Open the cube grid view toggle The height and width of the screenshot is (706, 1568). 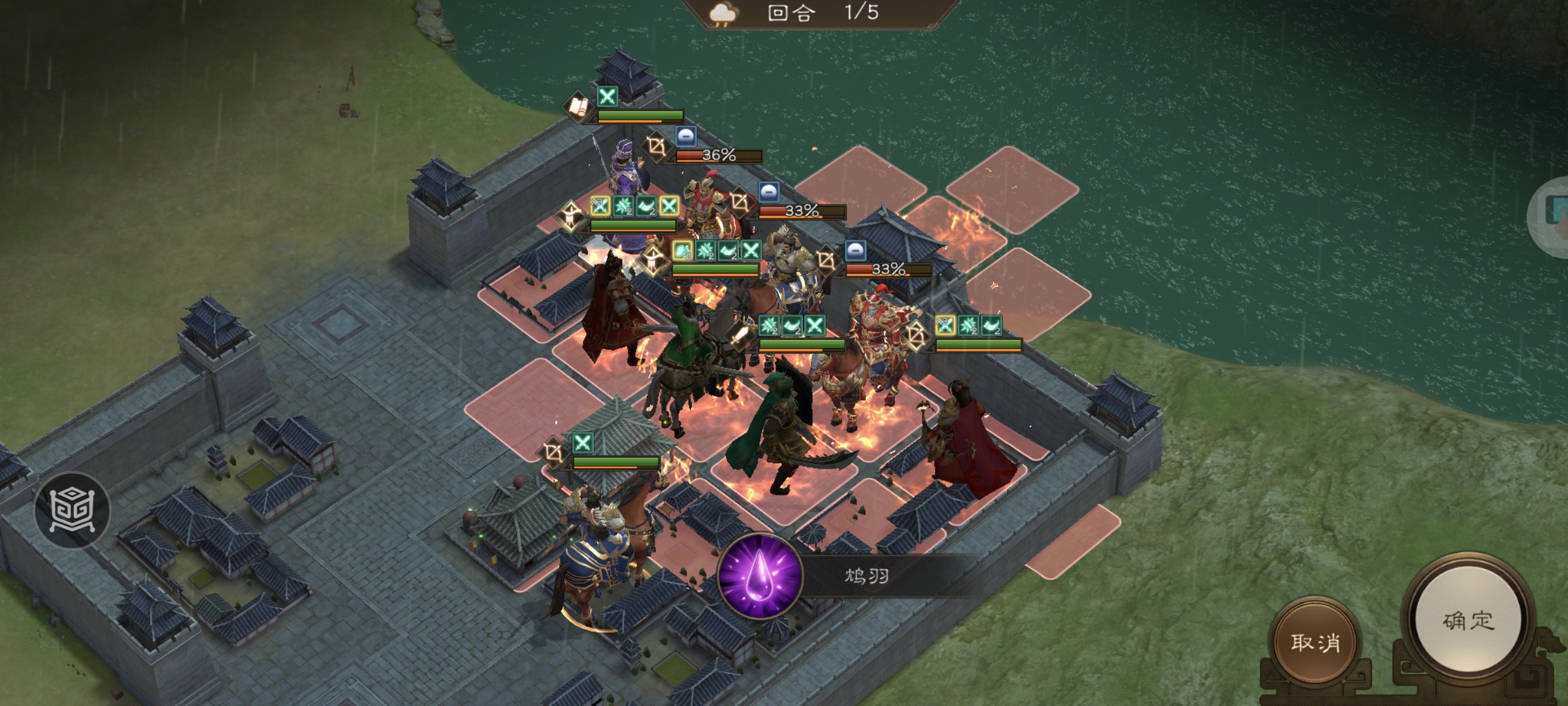coord(73,509)
